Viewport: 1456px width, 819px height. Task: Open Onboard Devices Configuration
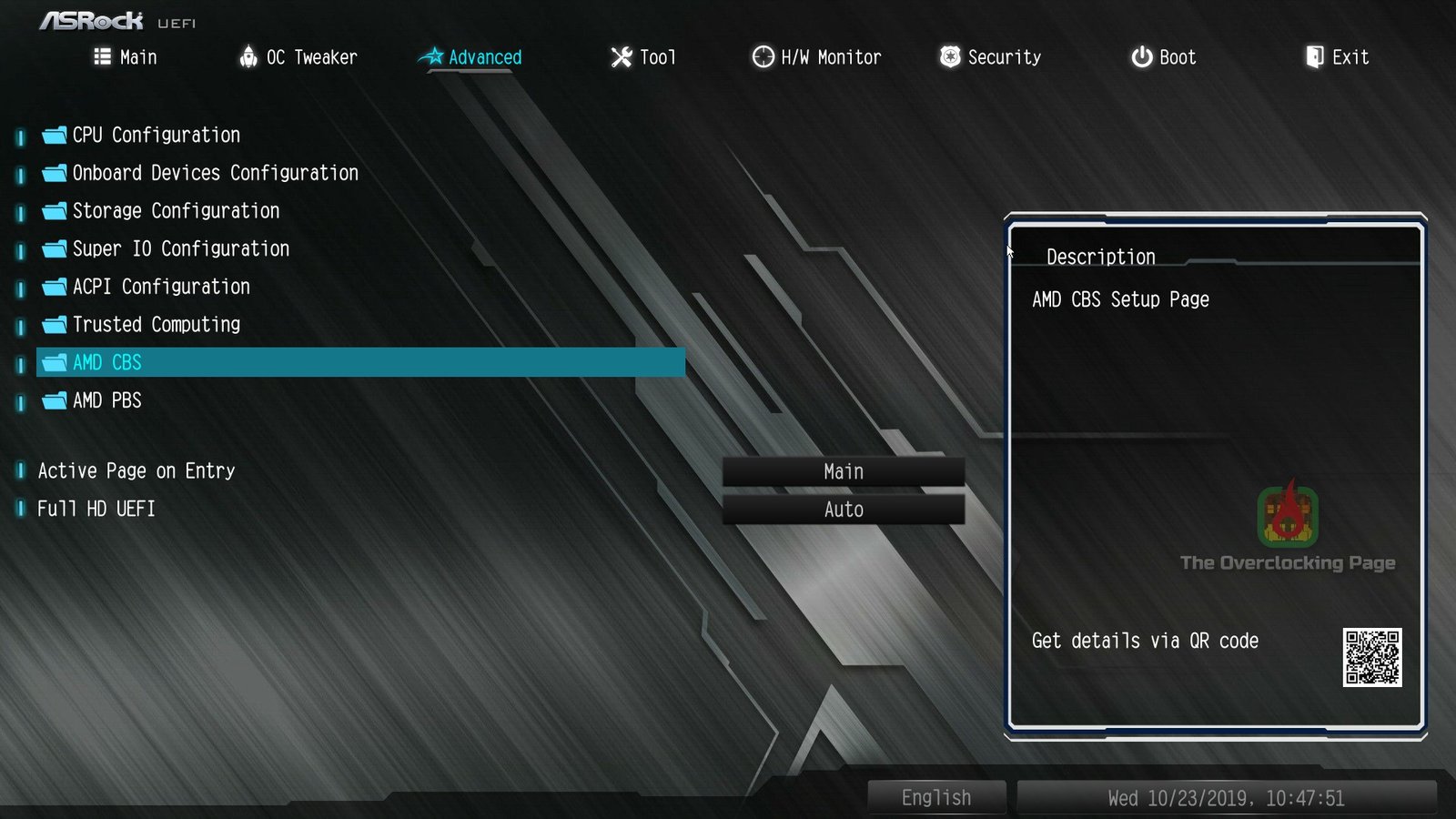tap(215, 173)
